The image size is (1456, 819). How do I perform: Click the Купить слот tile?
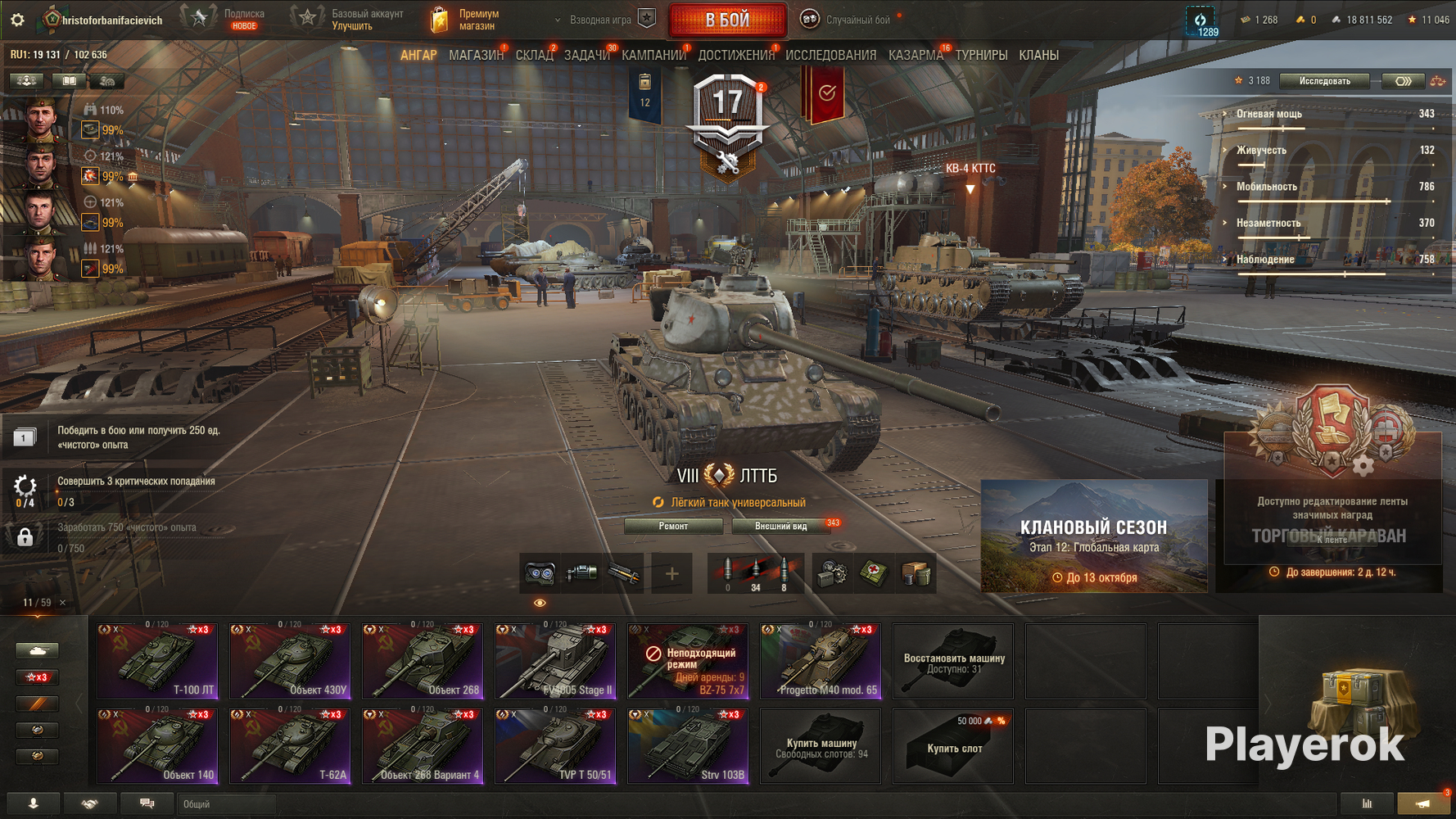pos(953,746)
